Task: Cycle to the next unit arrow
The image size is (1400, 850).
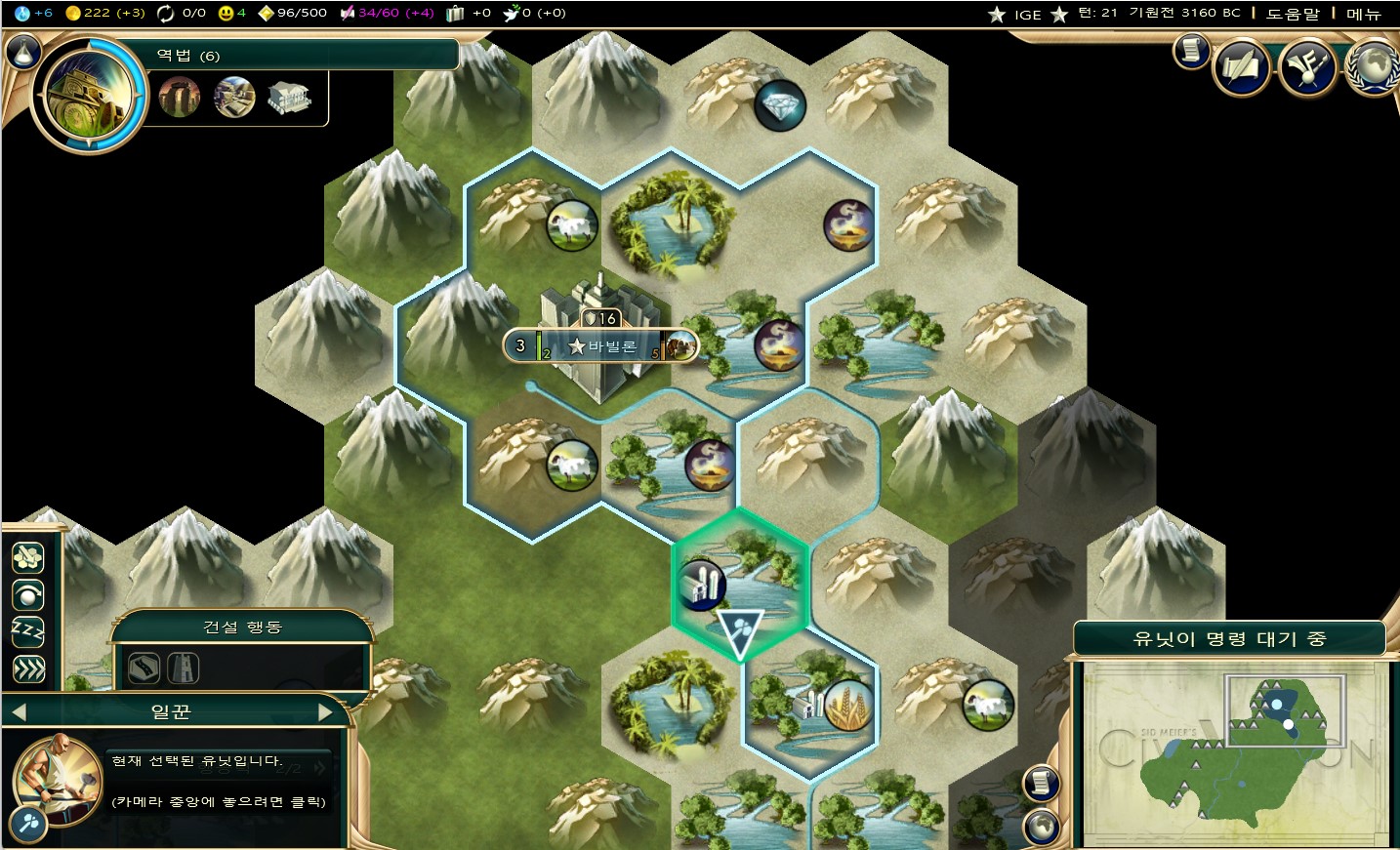Action: pos(327,712)
